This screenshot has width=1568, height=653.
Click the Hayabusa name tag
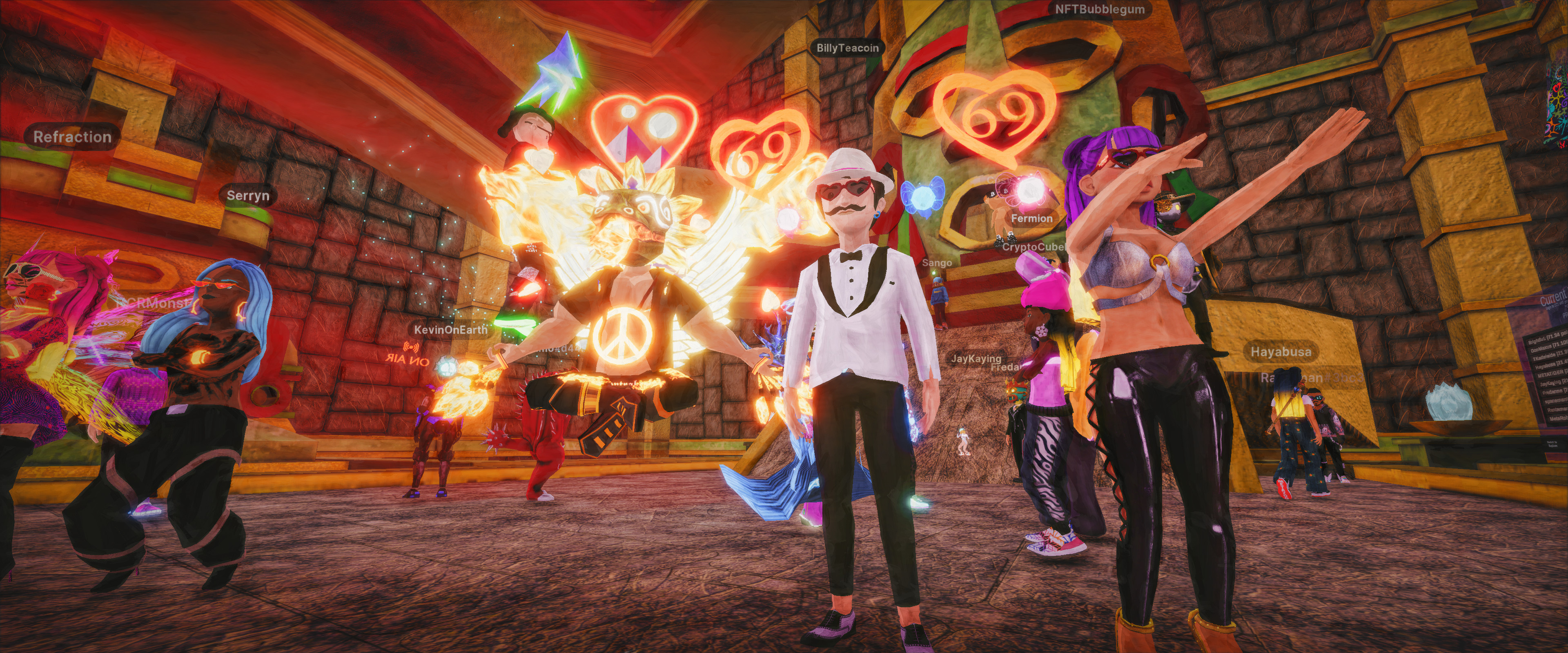pyautogui.click(x=1281, y=352)
